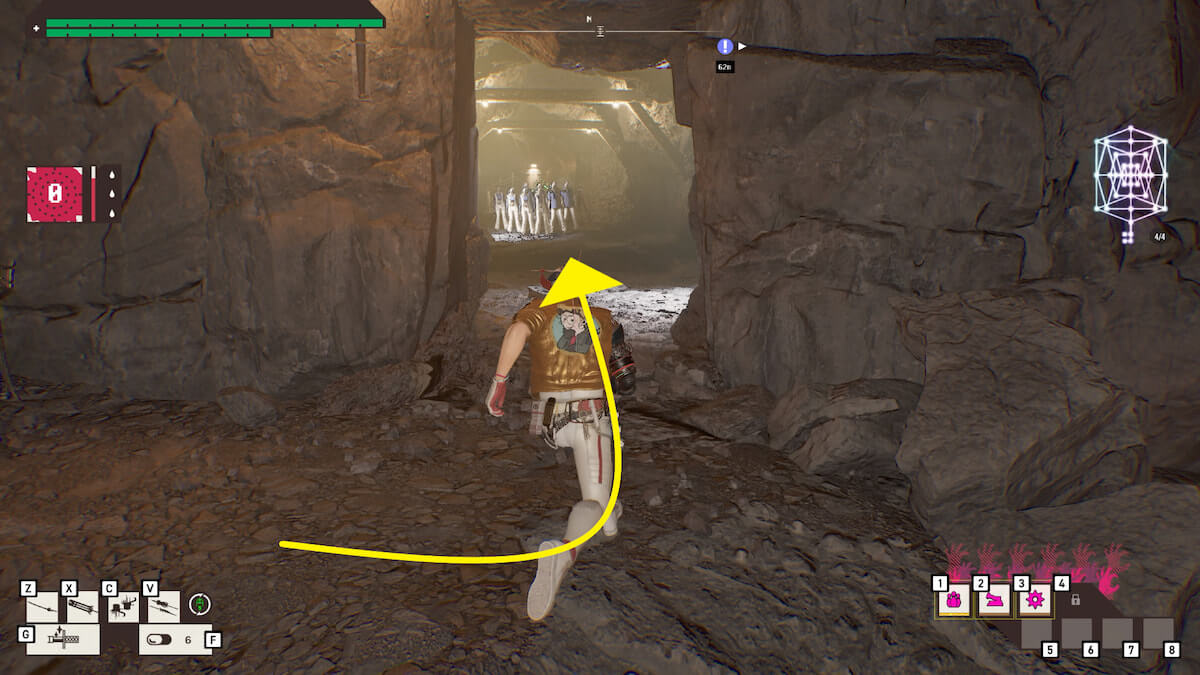Image resolution: width=1200 pixels, height=675 pixels.
Task: Select the paw-print skill in slot 1
Action: point(954,602)
